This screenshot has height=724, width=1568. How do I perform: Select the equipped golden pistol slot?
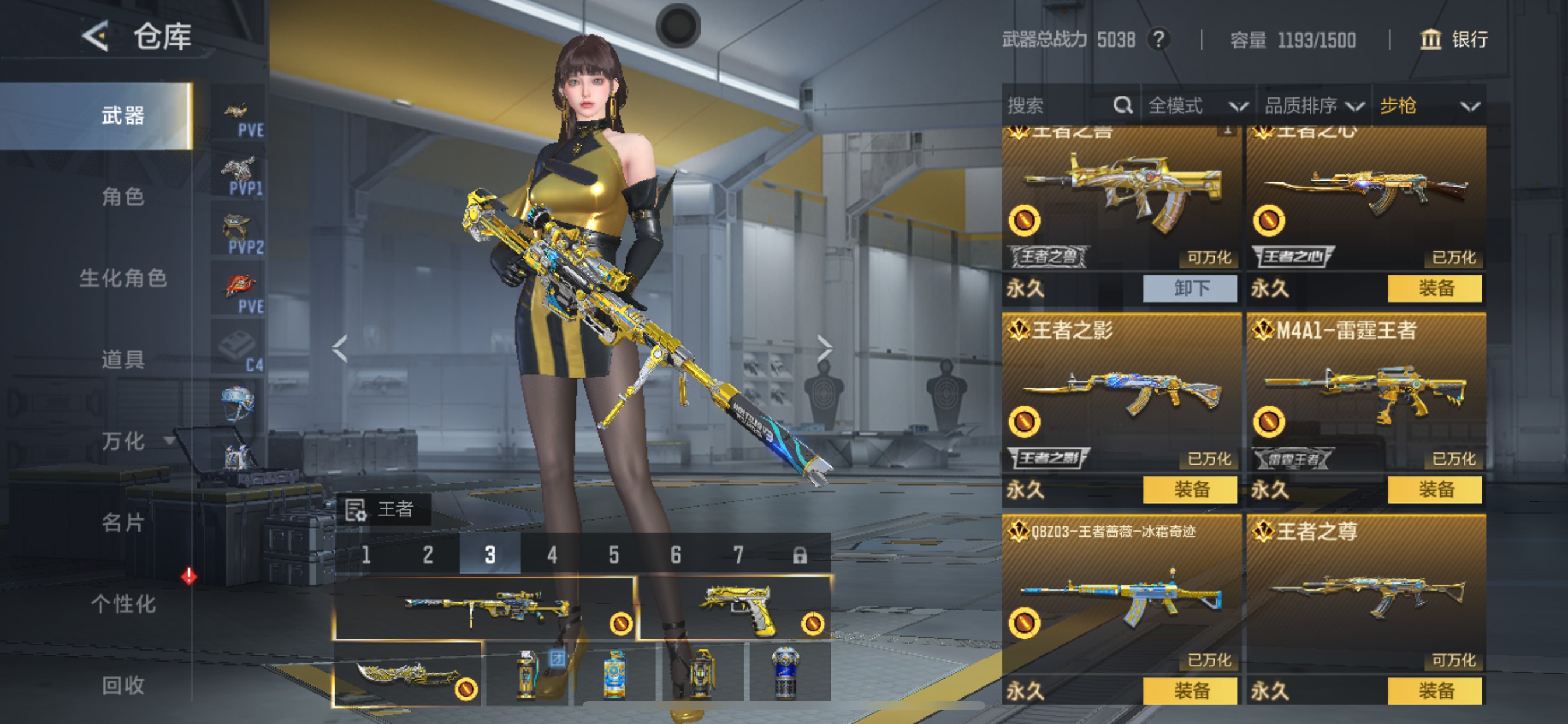tap(734, 609)
